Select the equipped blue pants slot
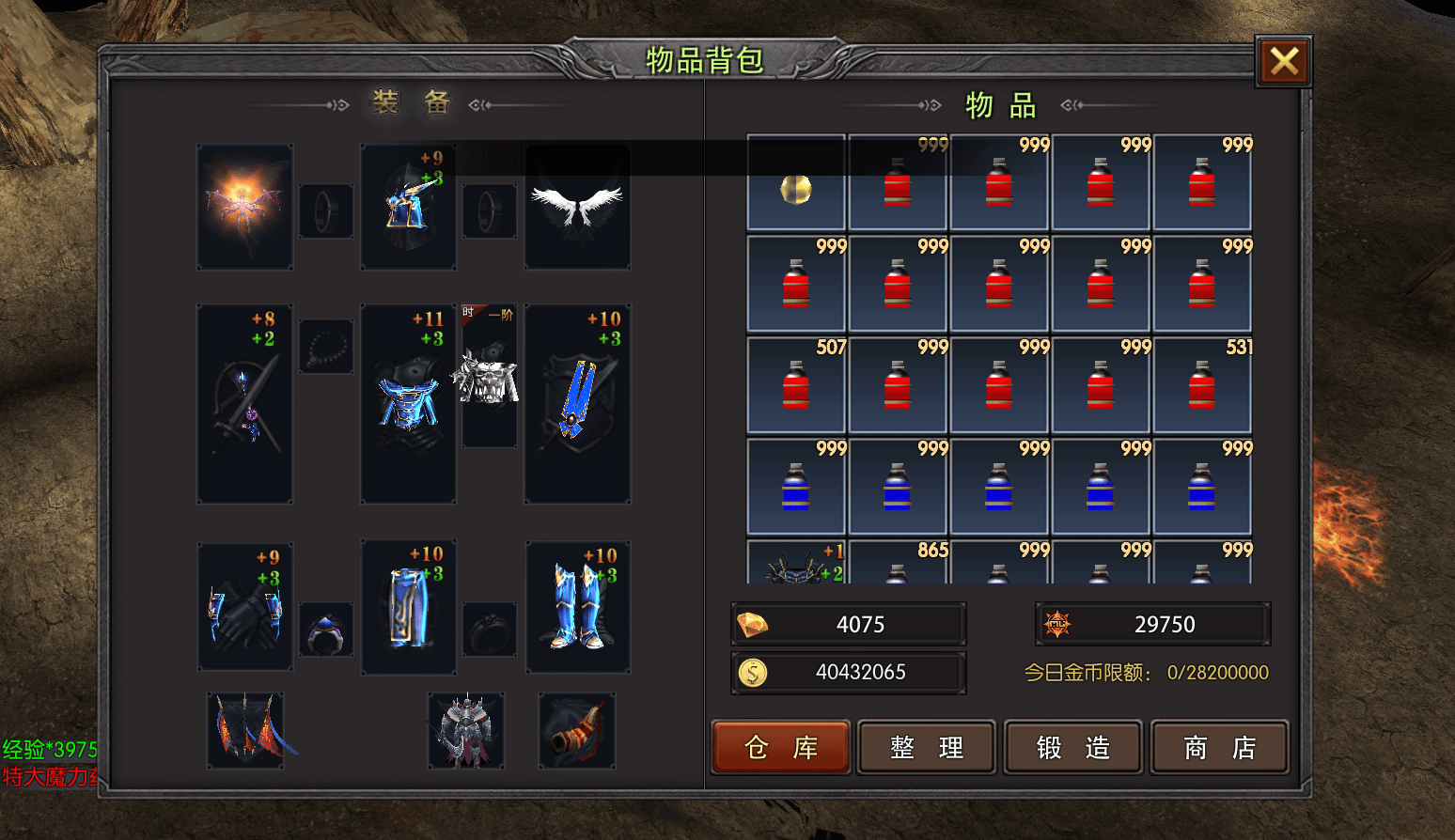Screen dimensions: 1455x840 pos(409,607)
